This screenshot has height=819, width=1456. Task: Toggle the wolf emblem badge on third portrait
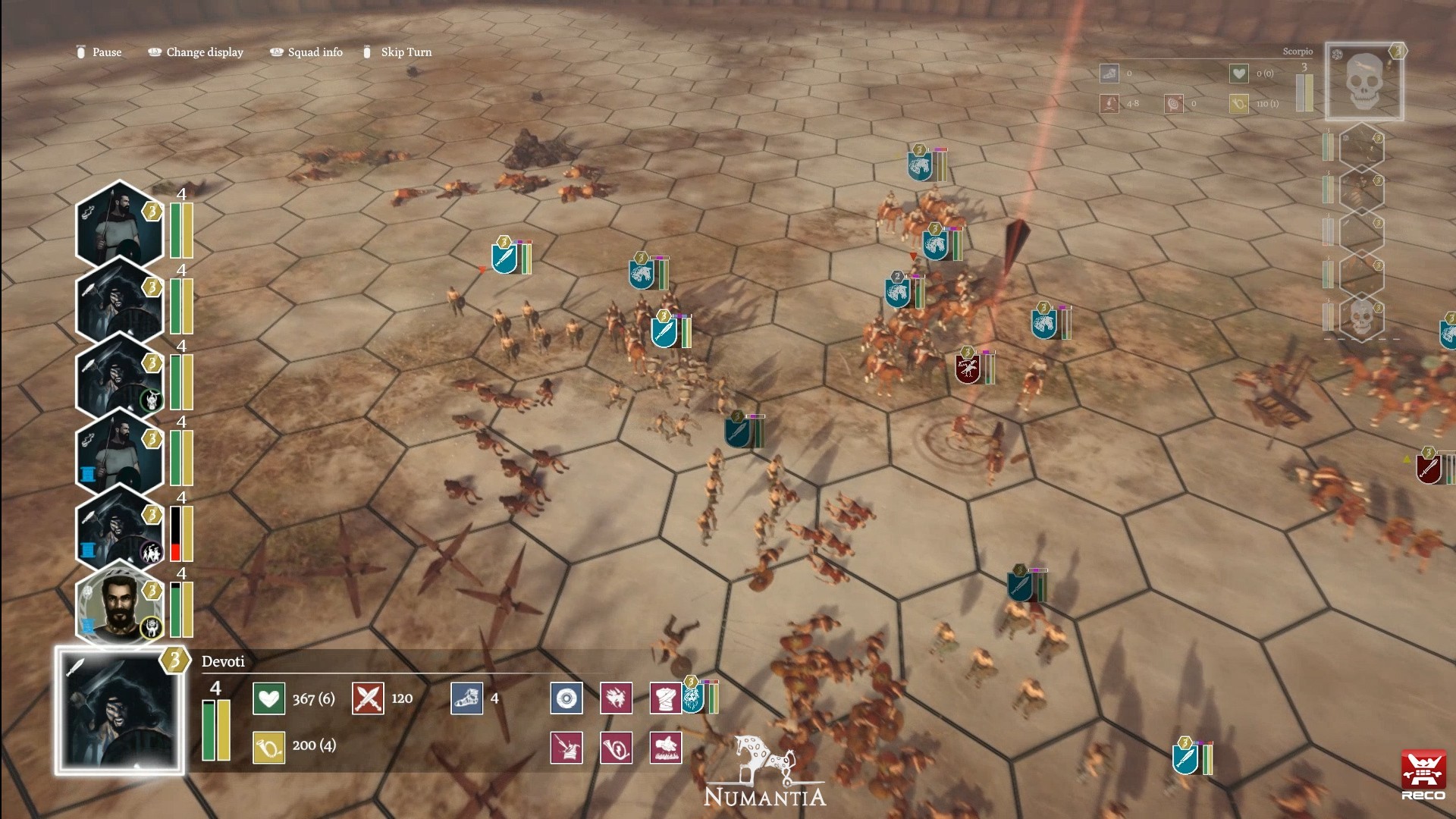tap(150, 398)
